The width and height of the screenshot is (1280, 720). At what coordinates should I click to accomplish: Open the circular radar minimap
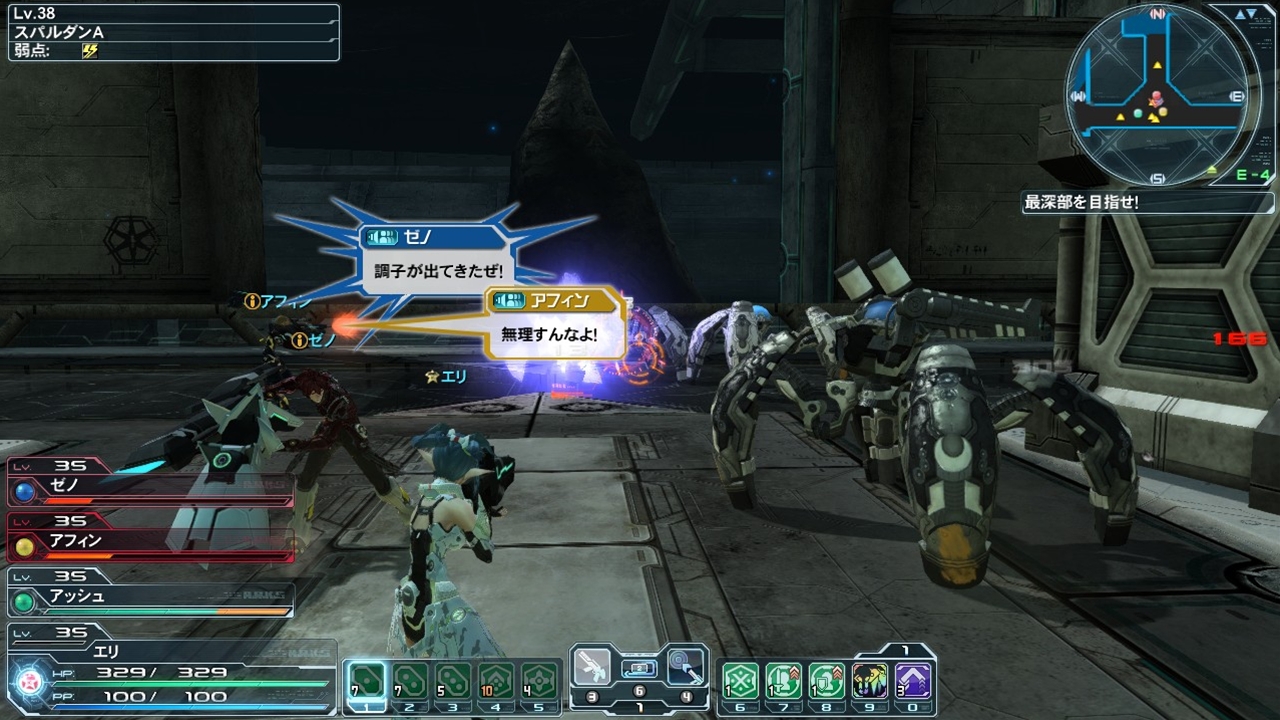(1157, 97)
